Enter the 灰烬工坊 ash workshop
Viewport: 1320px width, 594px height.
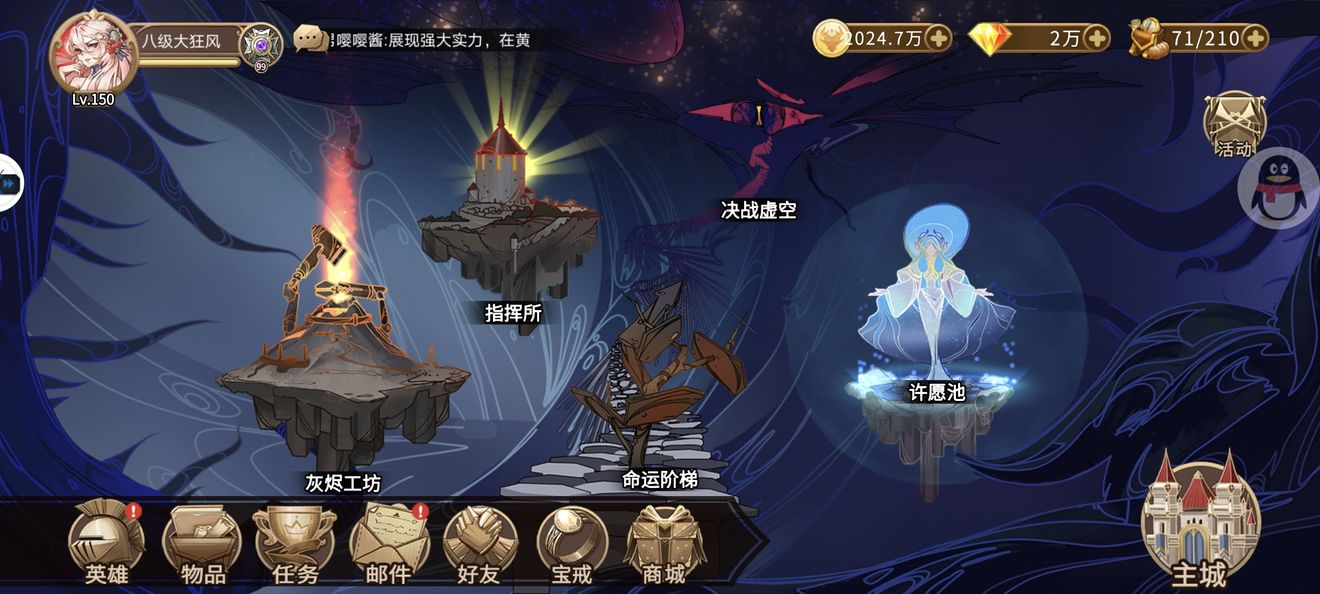coord(340,370)
